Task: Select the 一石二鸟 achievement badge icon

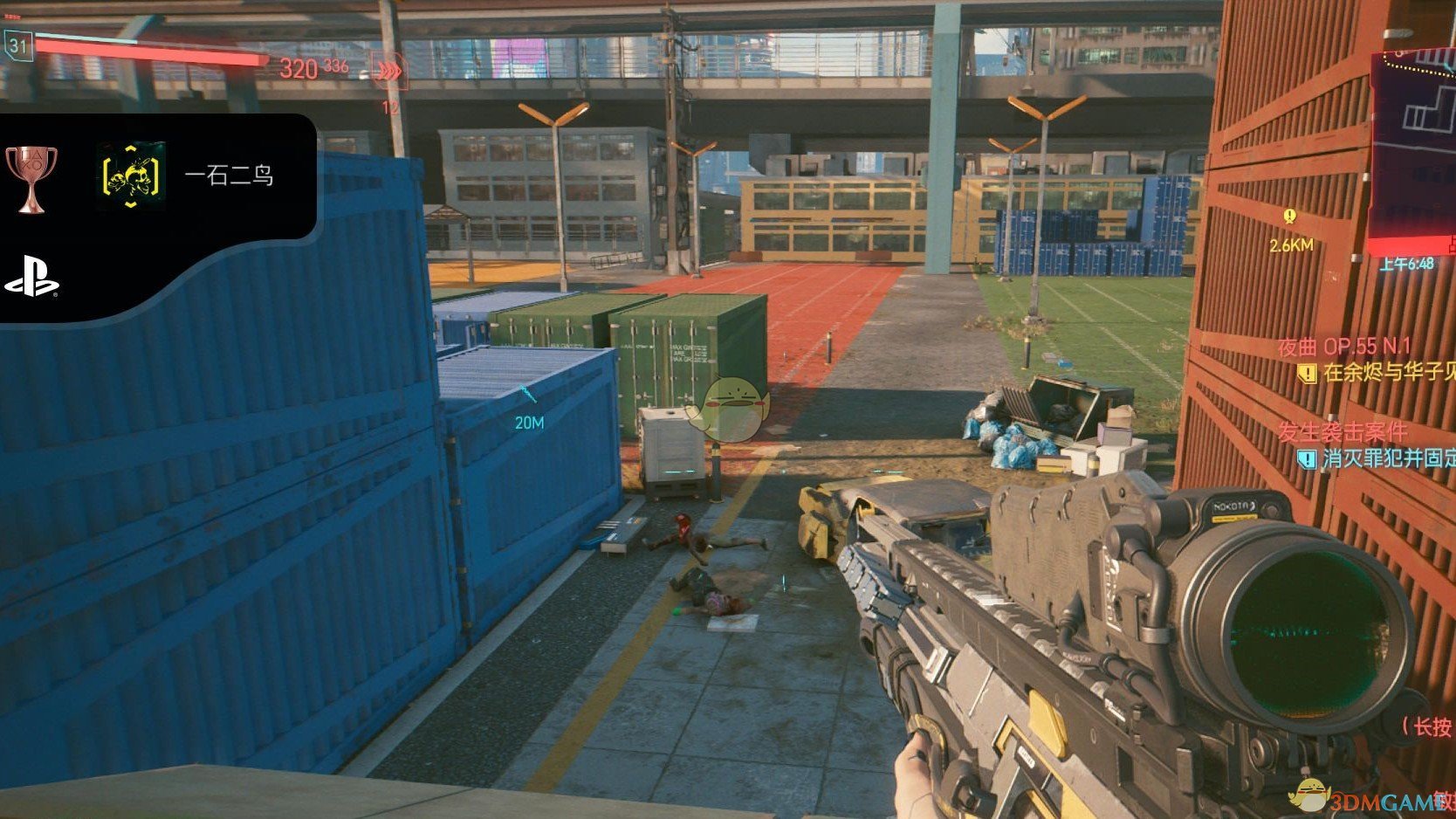Action: [x=131, y=176]
